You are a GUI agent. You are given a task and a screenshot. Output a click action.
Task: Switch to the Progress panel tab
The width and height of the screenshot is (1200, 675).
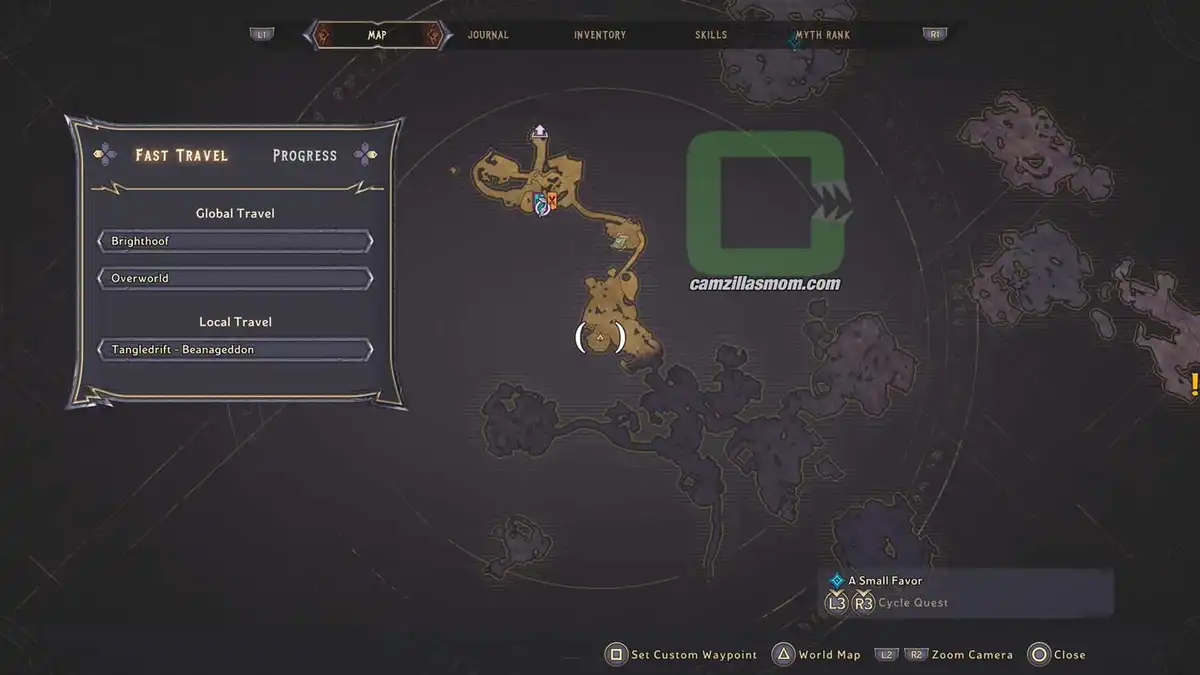pos(305,155)
